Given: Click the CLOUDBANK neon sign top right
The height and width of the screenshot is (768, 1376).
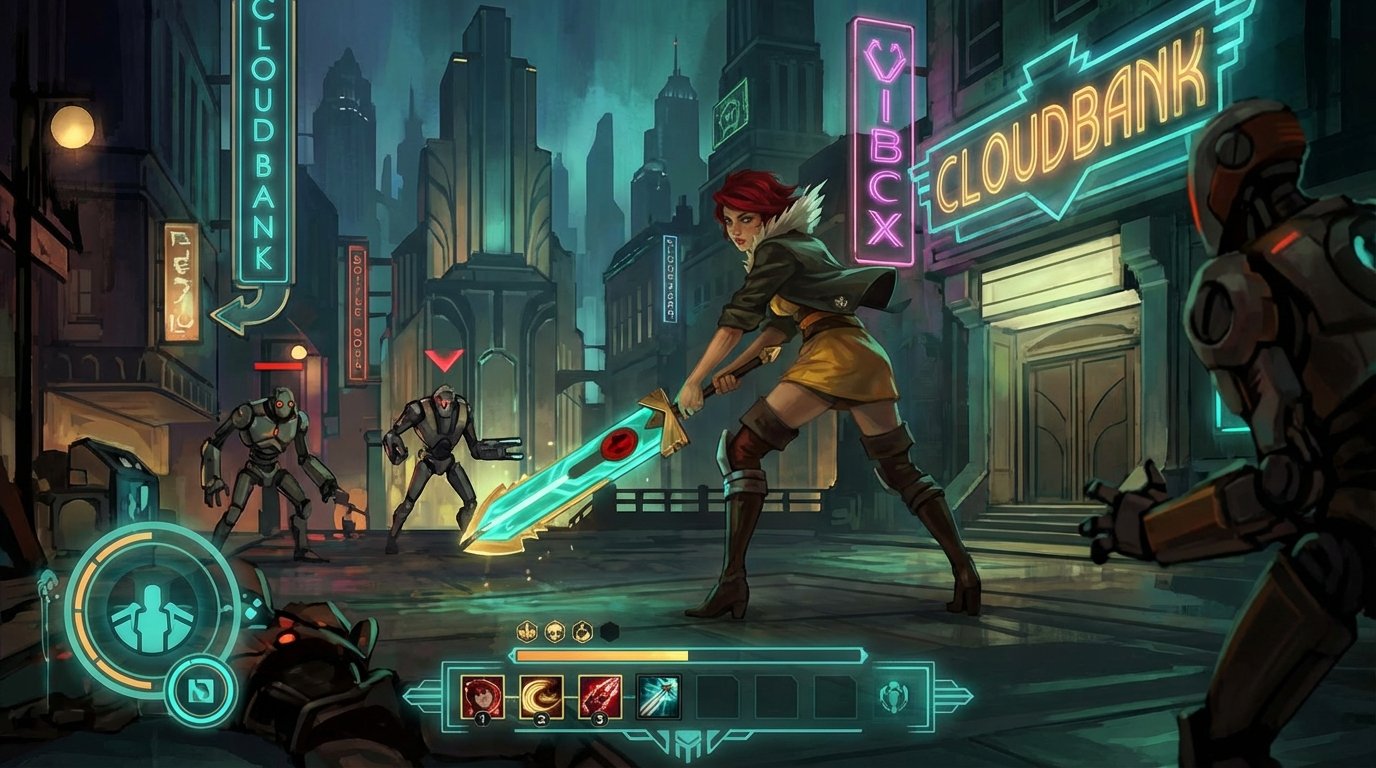Looking at the screenshot, I should (1075, 130).
